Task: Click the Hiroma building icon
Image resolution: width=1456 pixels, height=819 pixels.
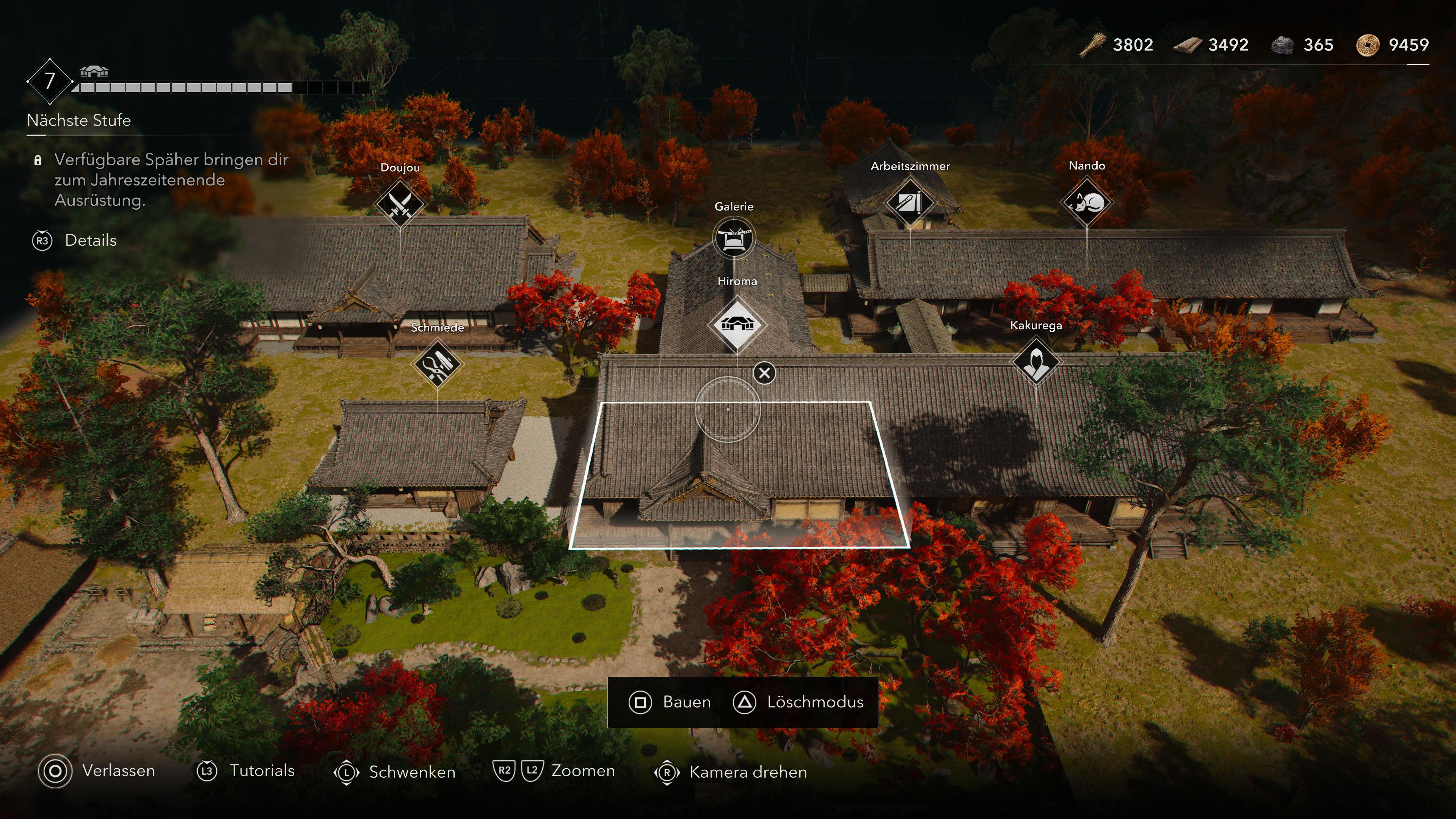Action: coord(739,324)
